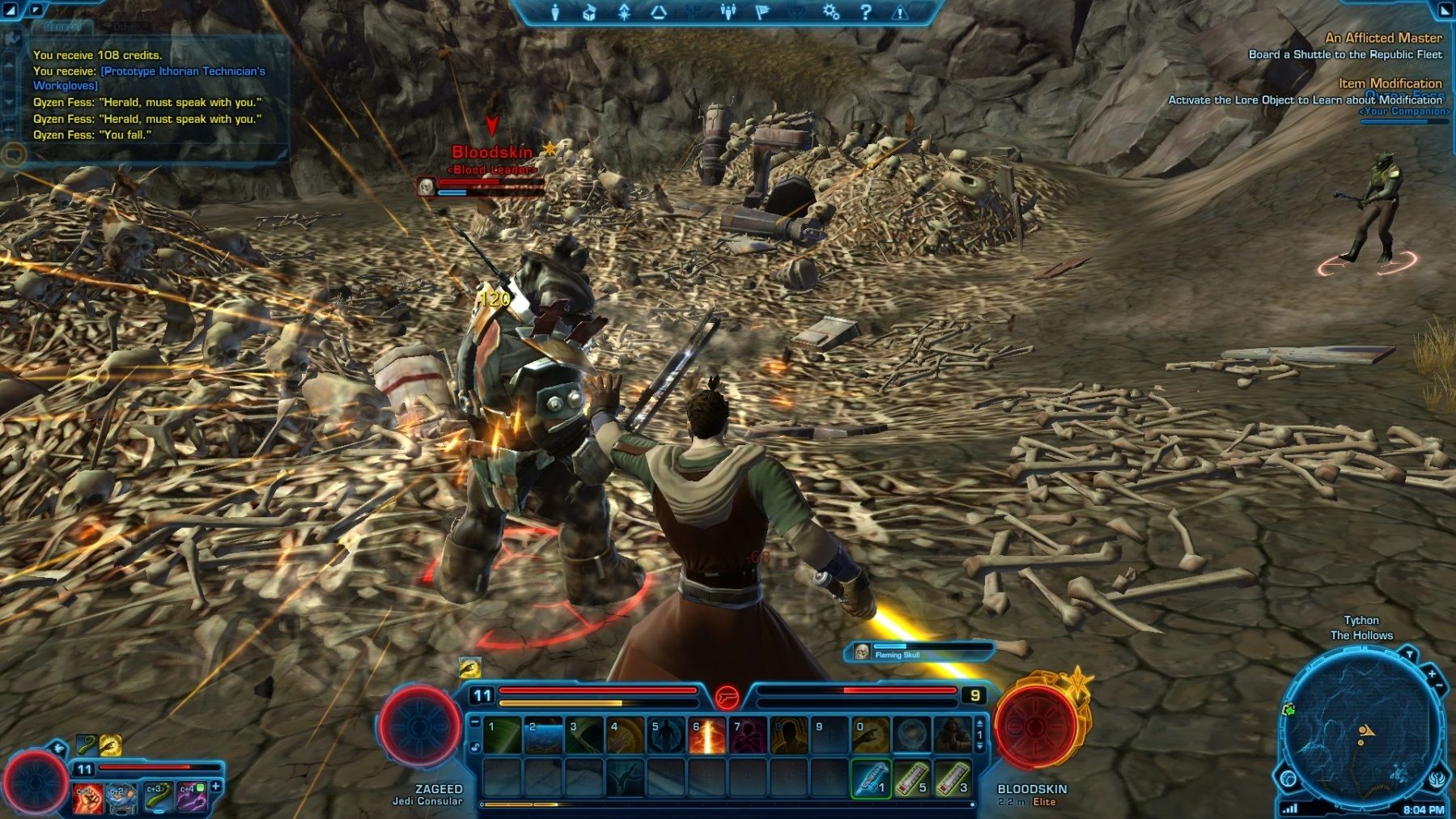Open the chat bubble button below the chat log
Screen dimensions: 1456x819
[14, 153]
